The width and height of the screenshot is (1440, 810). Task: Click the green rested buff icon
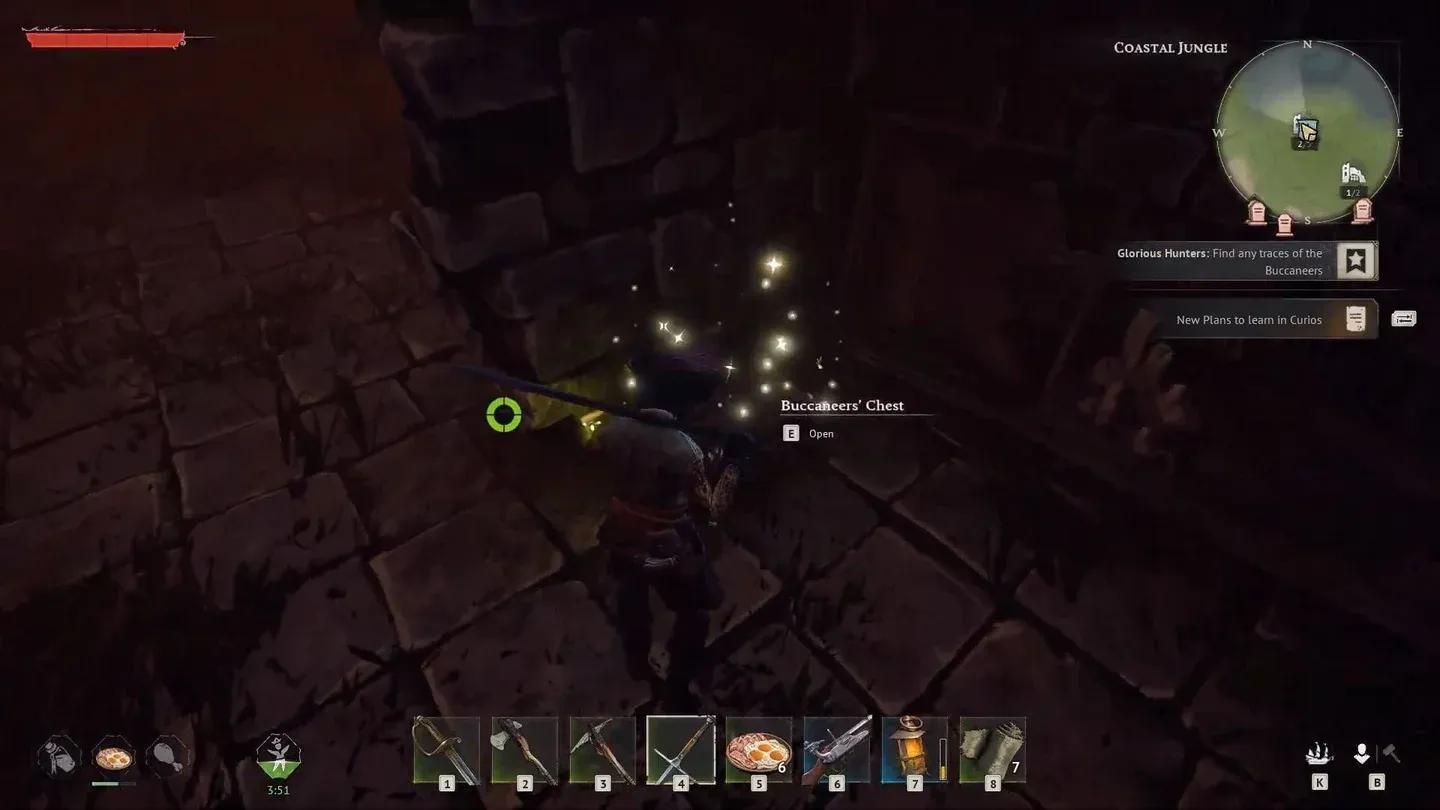coord(278,756)
